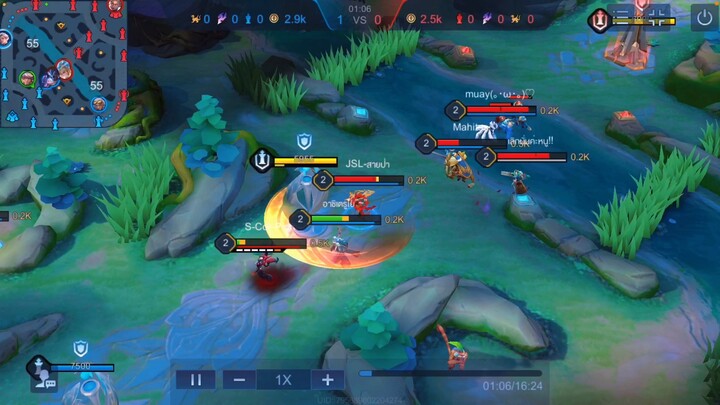Increase replay speed with the plus button

click(327, 379)
